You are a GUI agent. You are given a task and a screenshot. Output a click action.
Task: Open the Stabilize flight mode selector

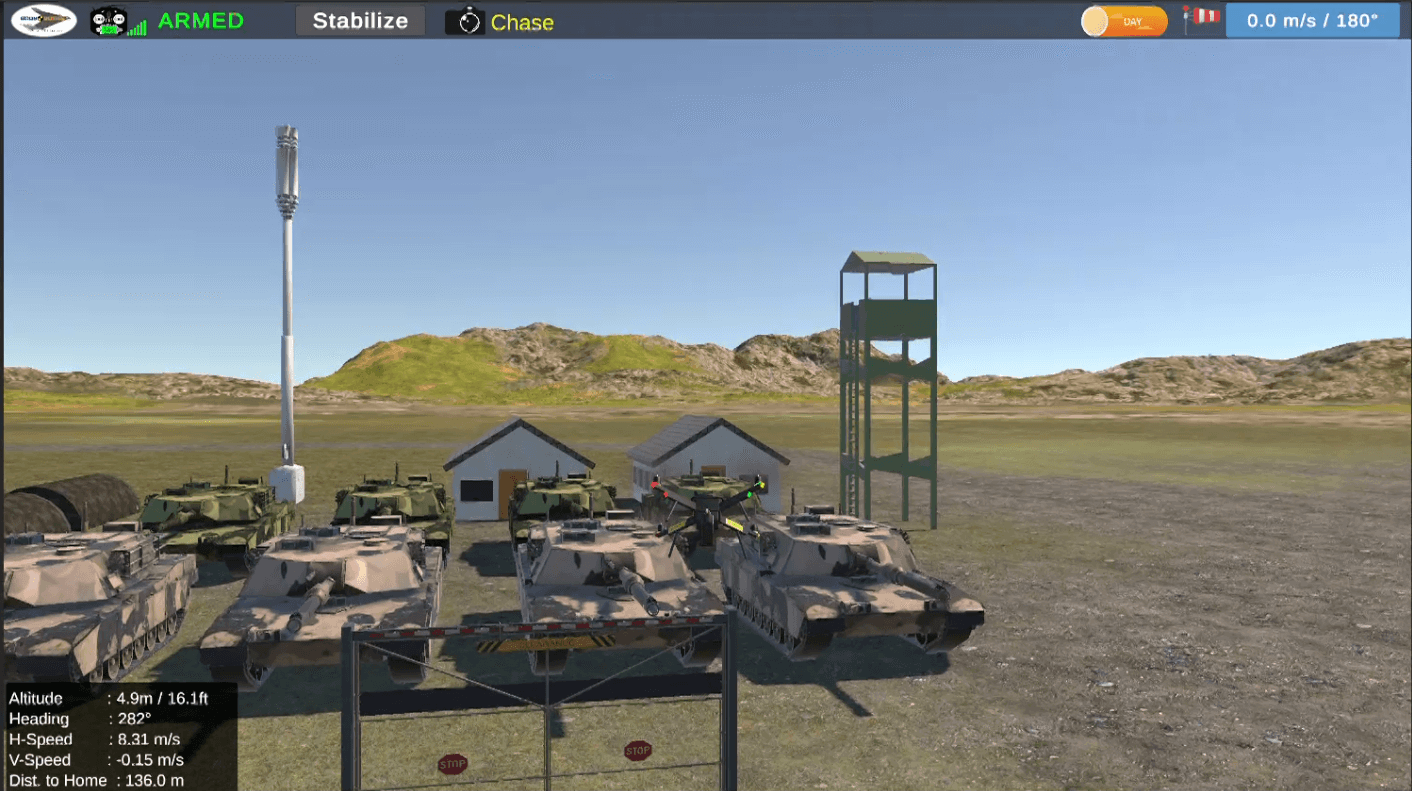(x=360, y=20)
